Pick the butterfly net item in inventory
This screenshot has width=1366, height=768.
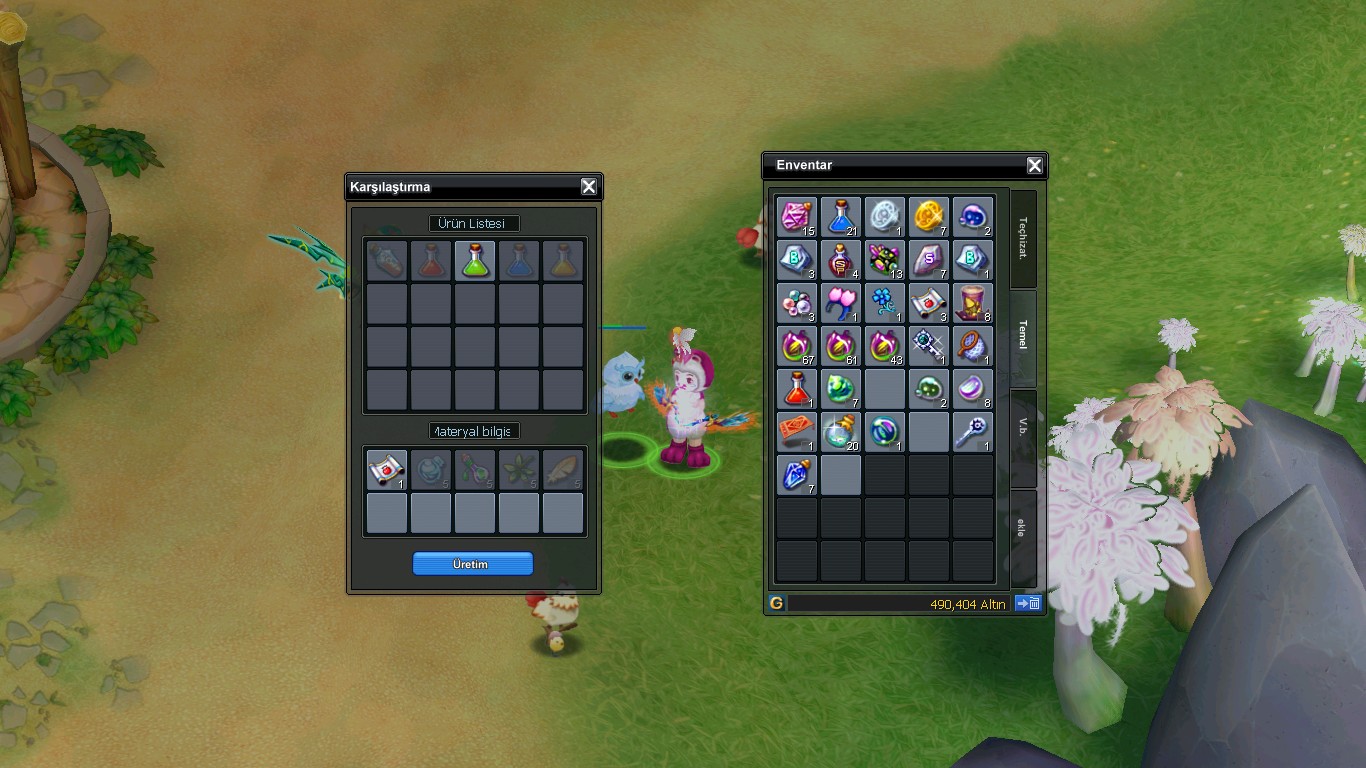pyautogui.click(x=973, y=346)
